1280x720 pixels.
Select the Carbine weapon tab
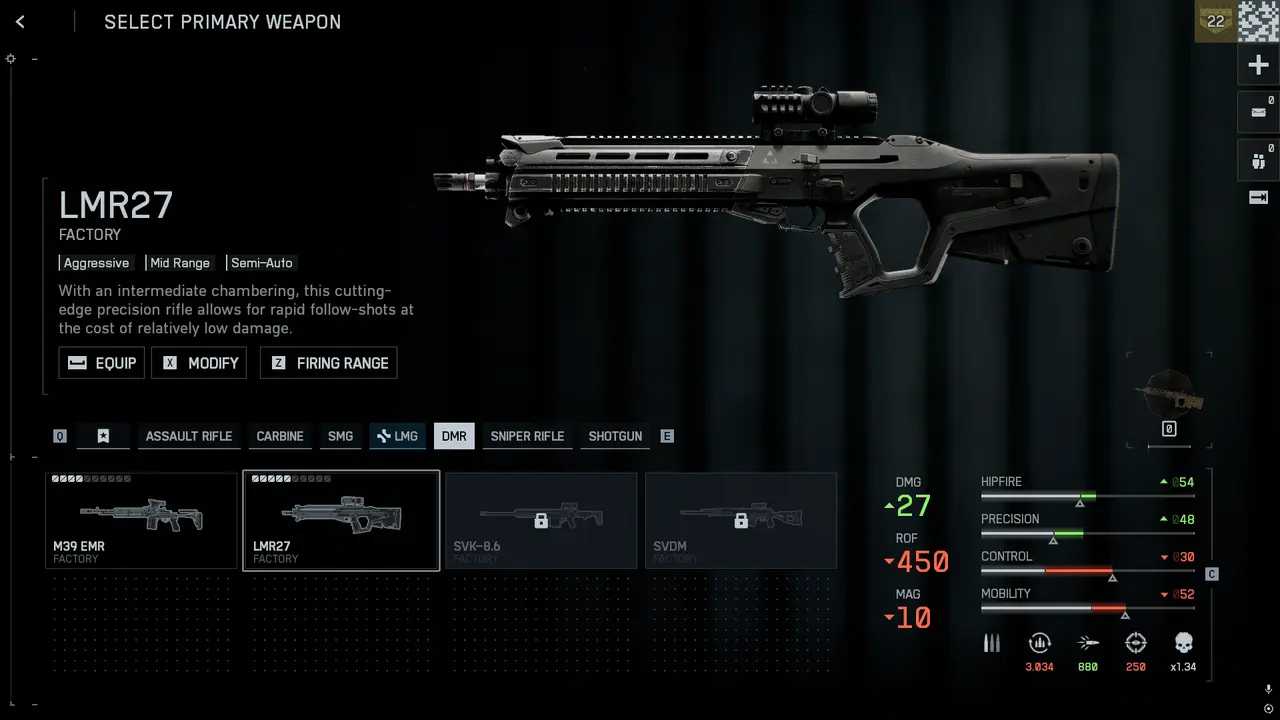tap(280, 436)
